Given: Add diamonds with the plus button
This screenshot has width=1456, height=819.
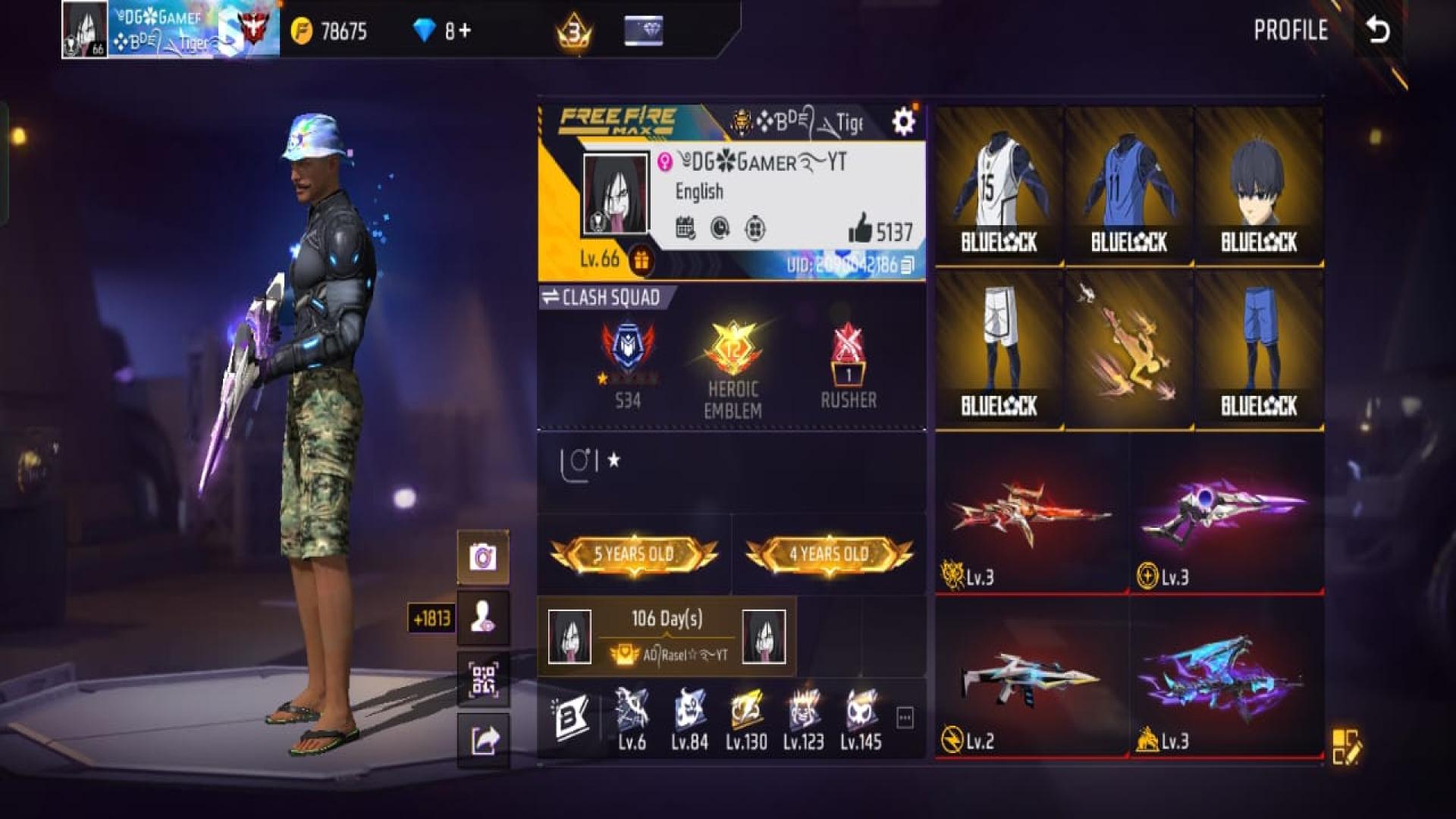Looking at the screenshot, I should point(464,31).
